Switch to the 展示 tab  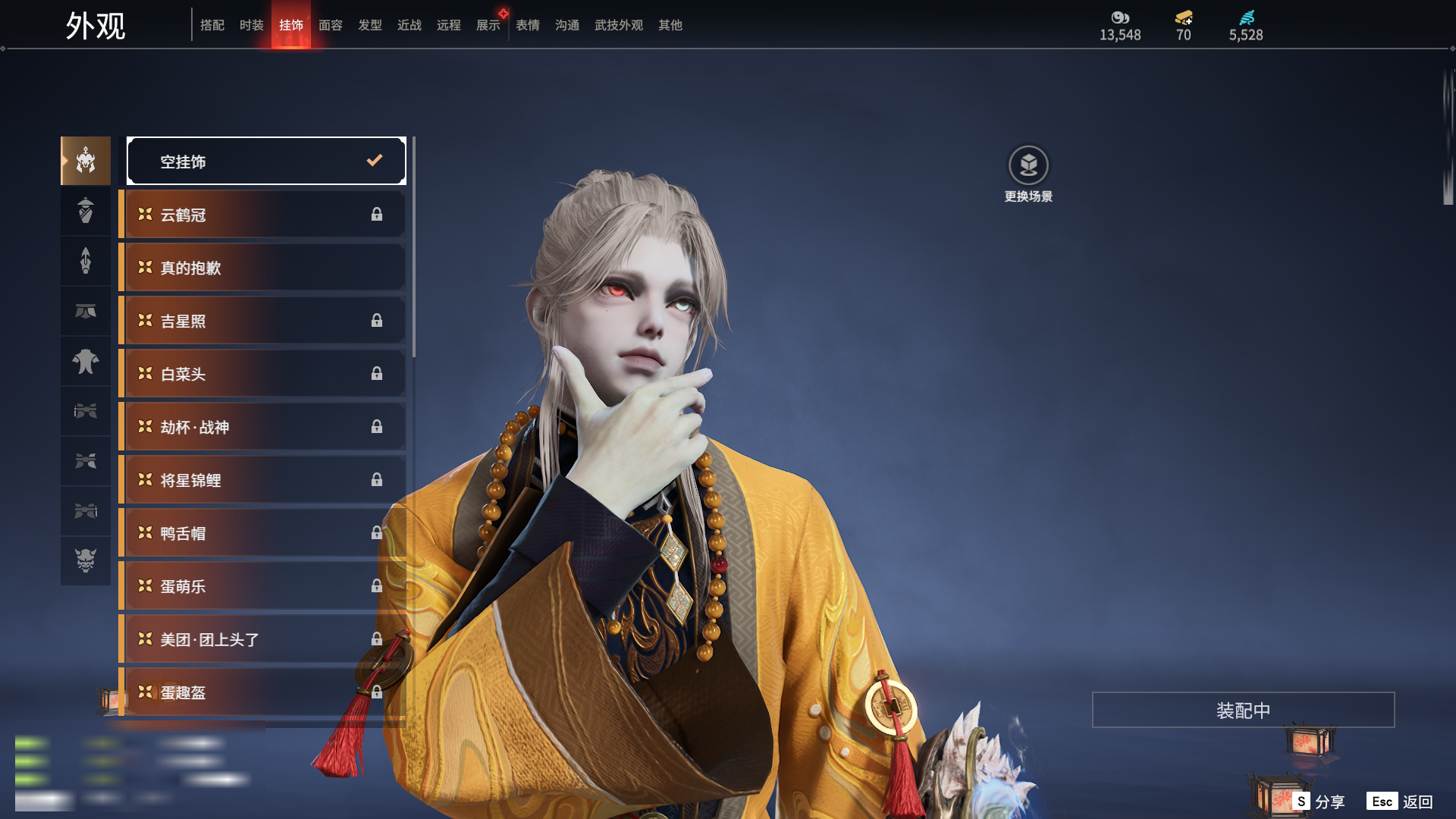488,25
